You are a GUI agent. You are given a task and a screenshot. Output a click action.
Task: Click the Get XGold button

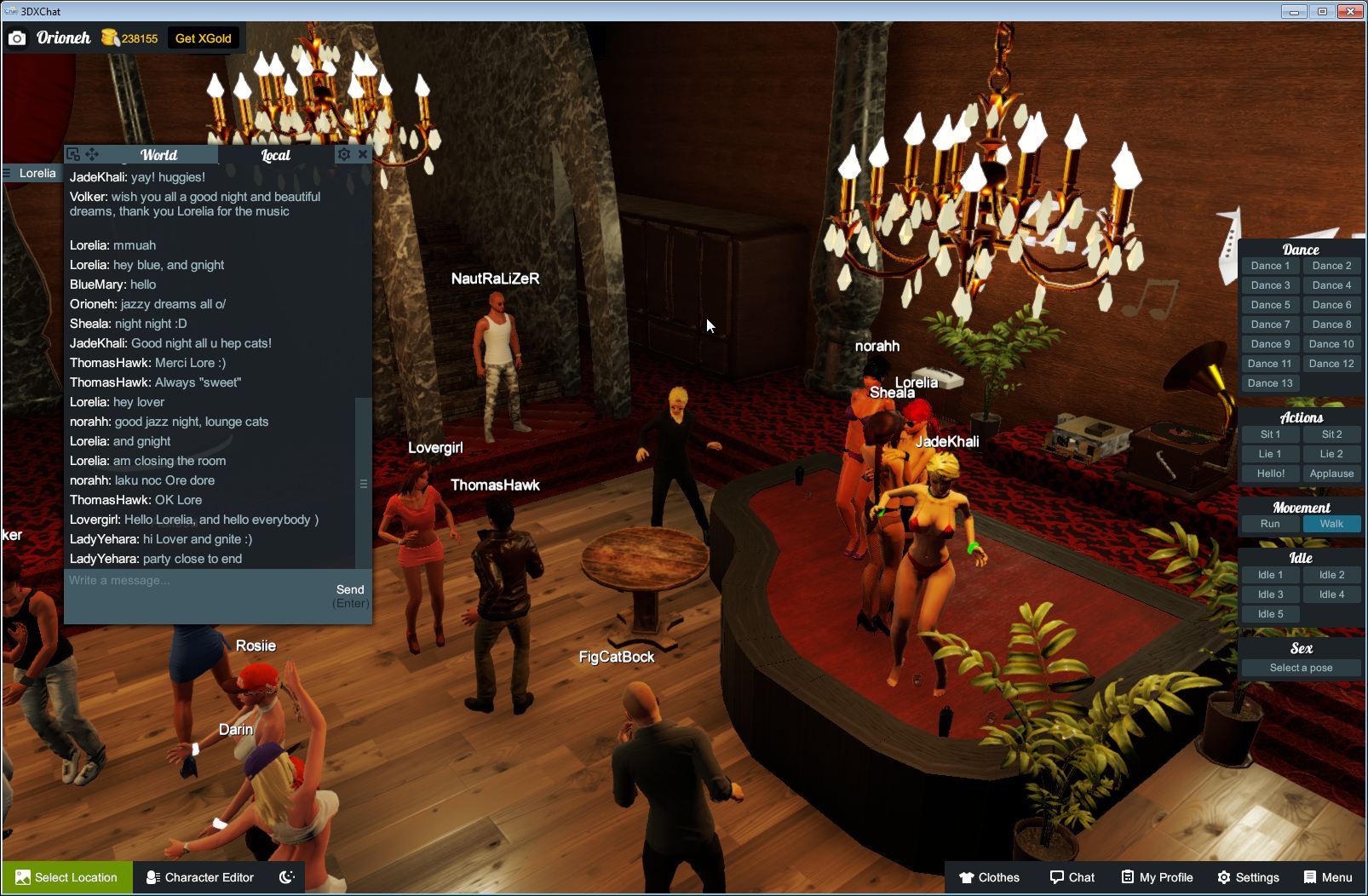[x=204, y=37]
